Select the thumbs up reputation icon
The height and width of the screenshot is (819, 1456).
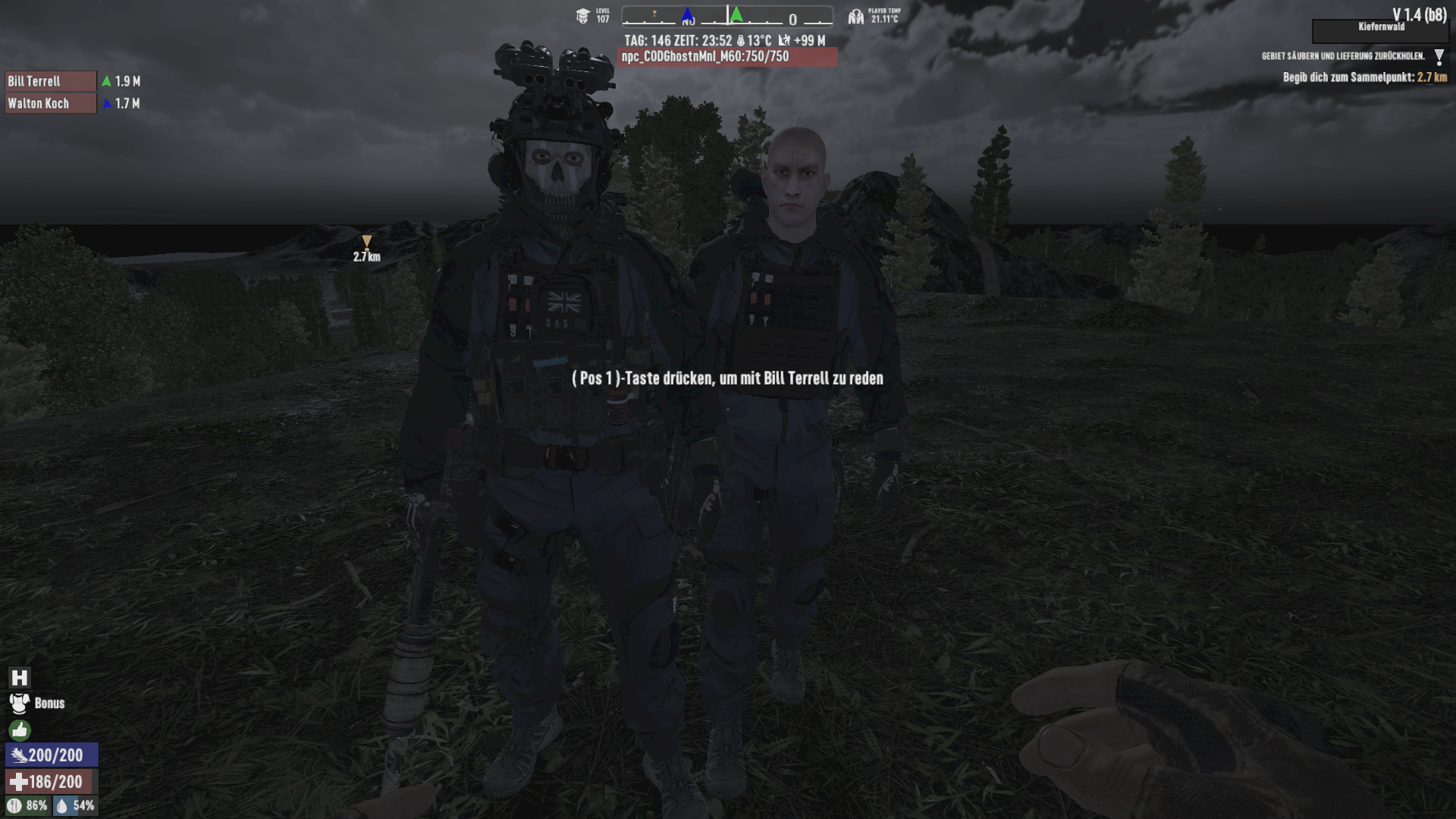tap(18, 731)
